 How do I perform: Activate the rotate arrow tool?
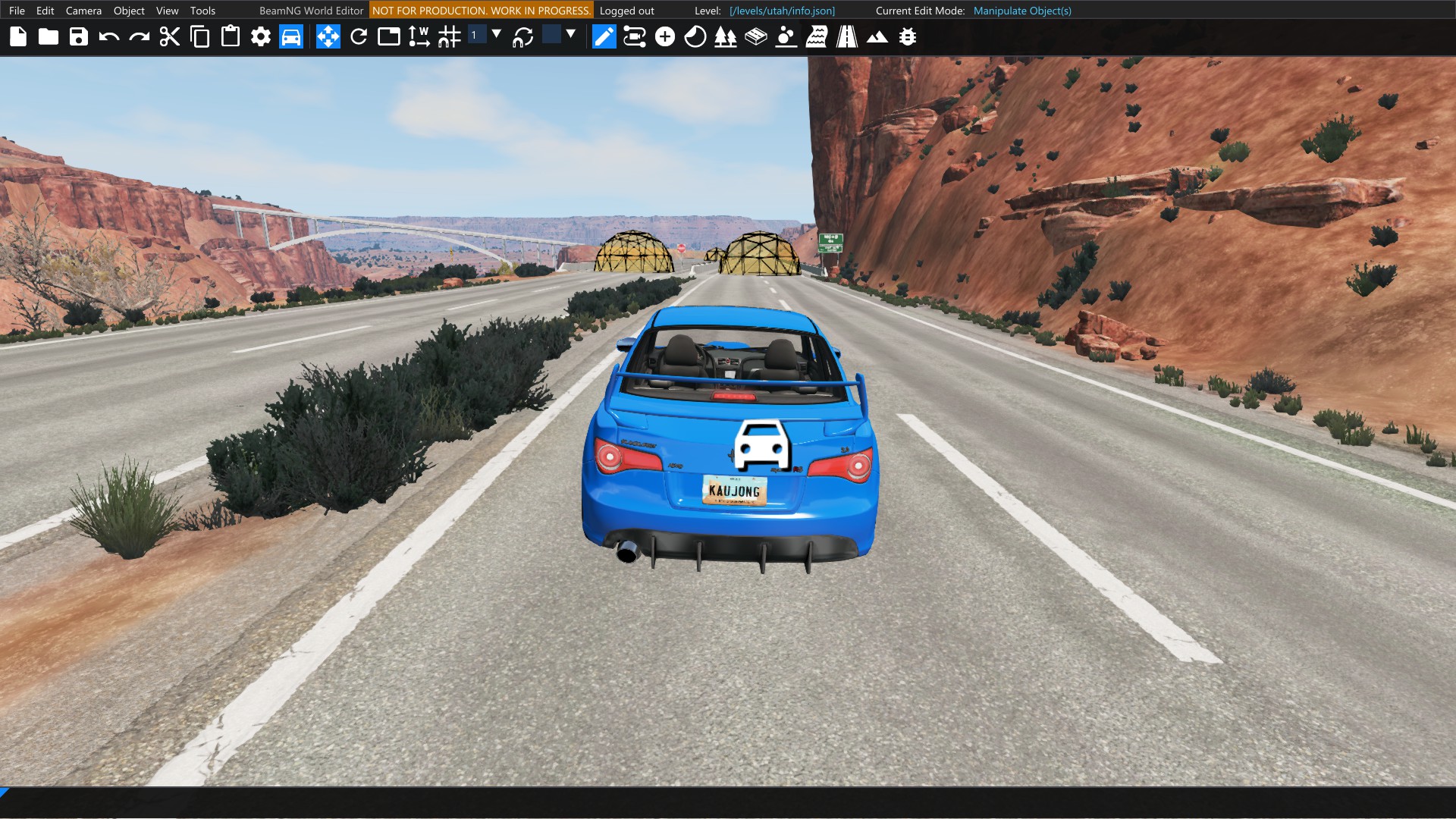tap(359, 36)
